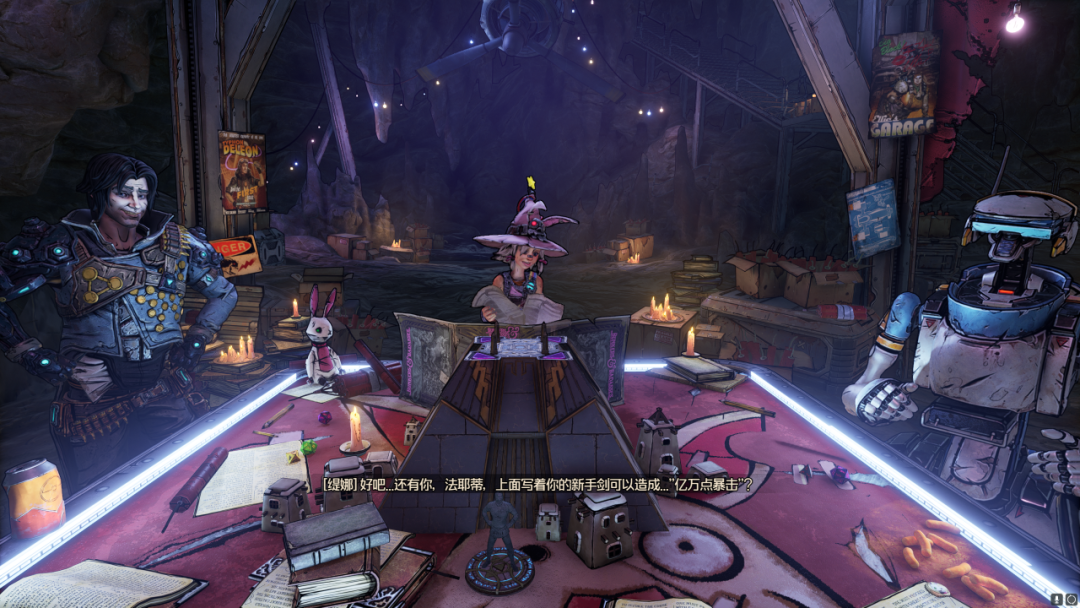
Task: Click the circular record overlay button
Action: point(1070,598)
